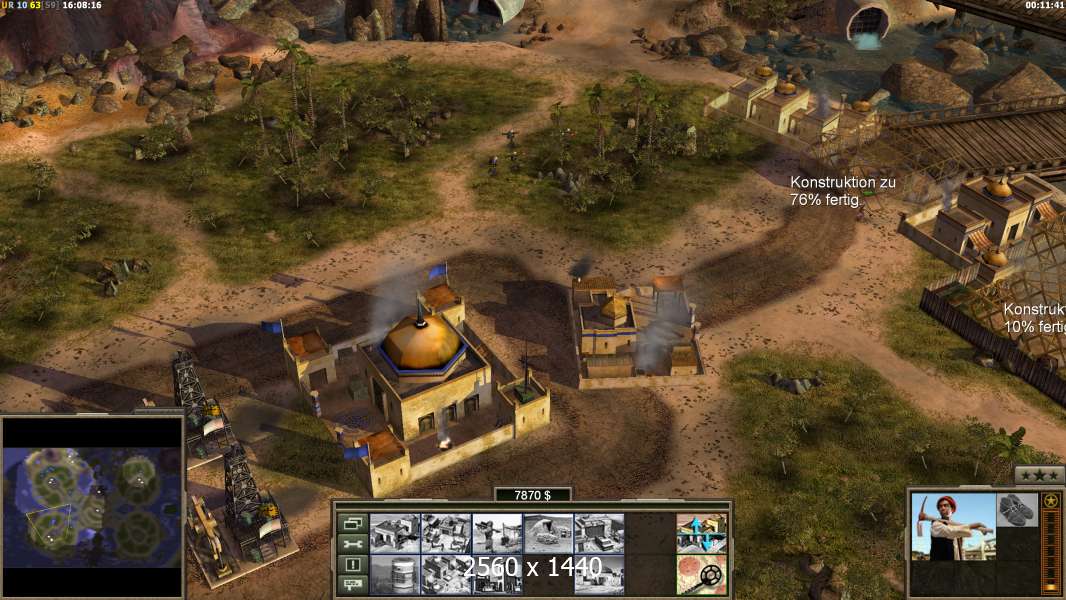1066x600 pixels.
Task: Use the metal detector map ability
Action: [702, 574]
